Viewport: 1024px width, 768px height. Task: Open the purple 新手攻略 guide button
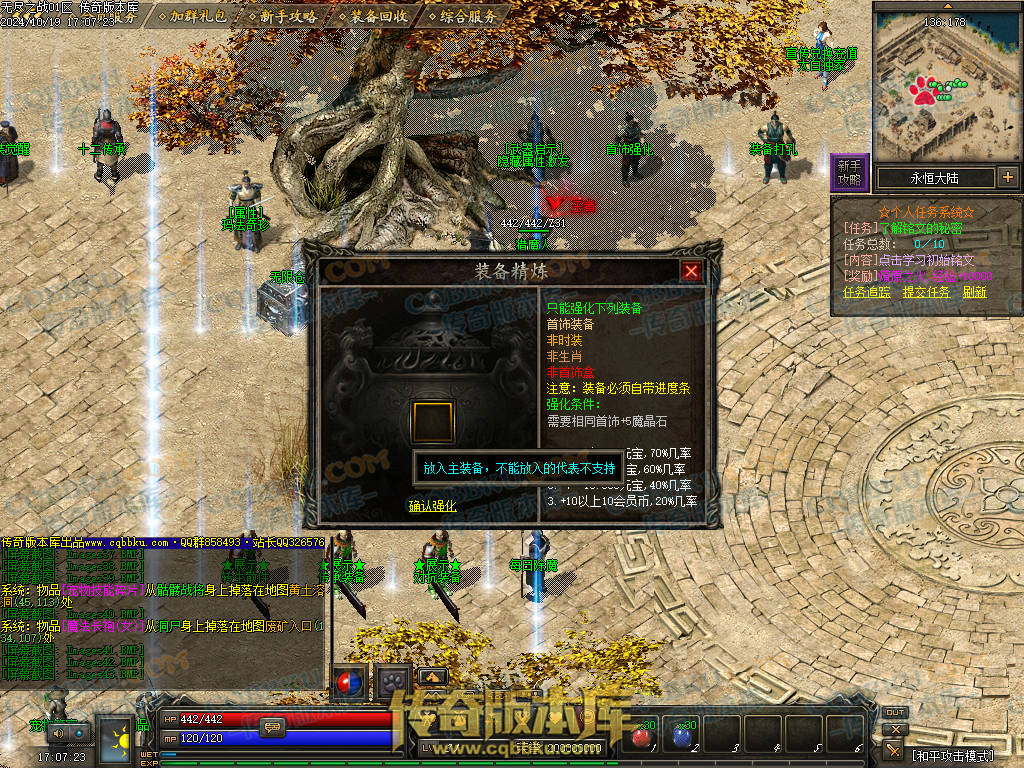[x=849, y=172]
